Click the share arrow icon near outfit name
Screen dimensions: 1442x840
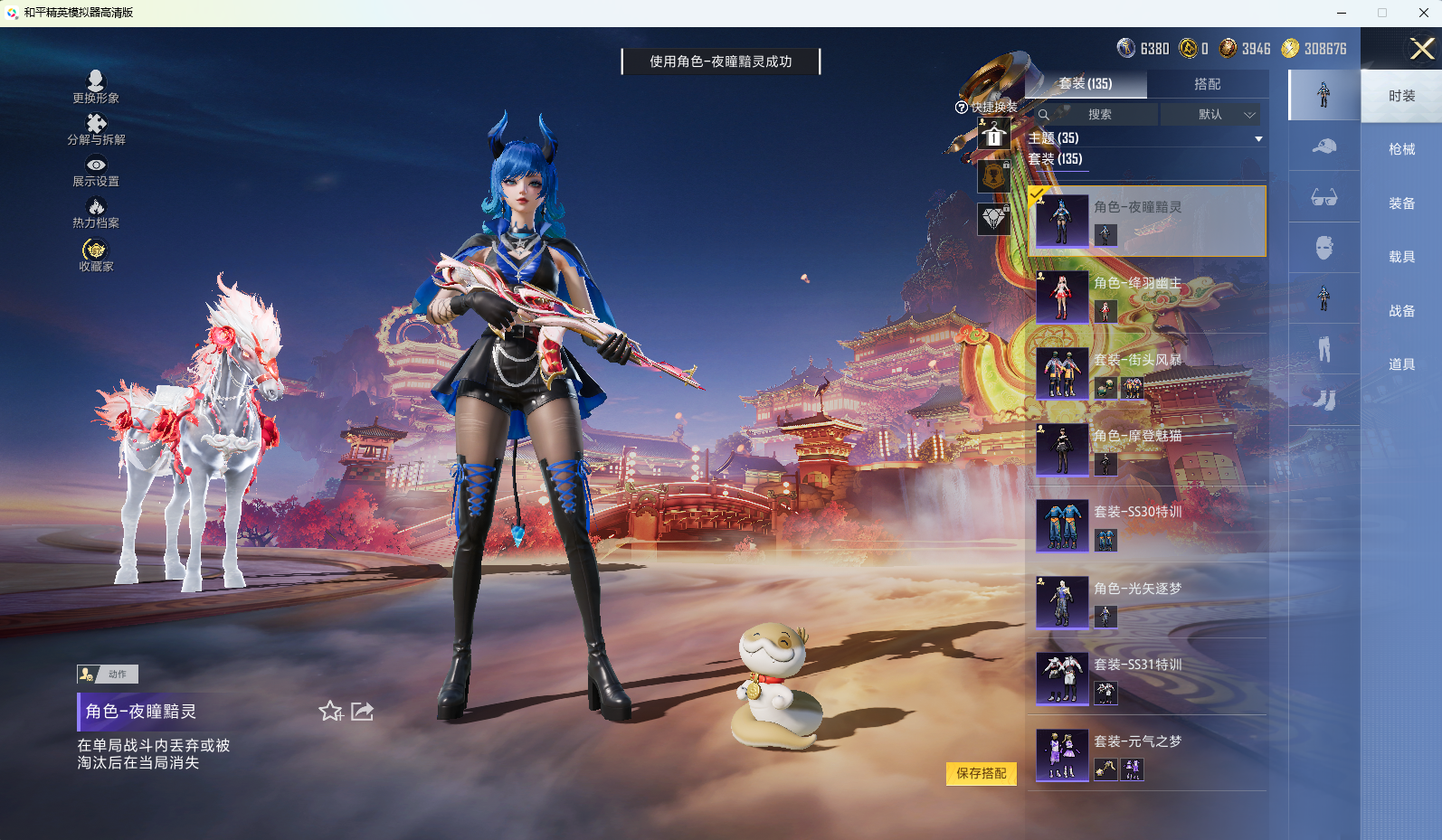[x=362, y=712]
